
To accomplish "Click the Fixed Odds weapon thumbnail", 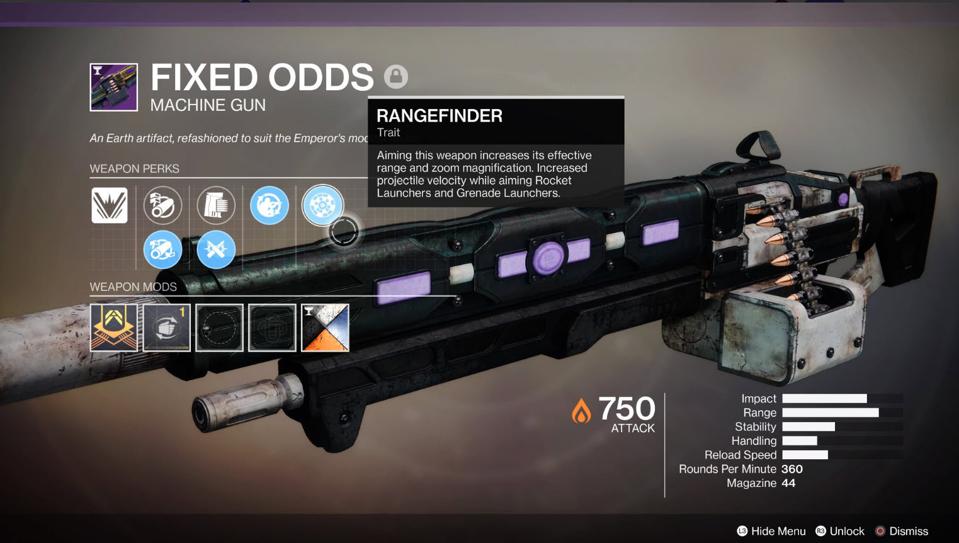I will coord(114,87).
